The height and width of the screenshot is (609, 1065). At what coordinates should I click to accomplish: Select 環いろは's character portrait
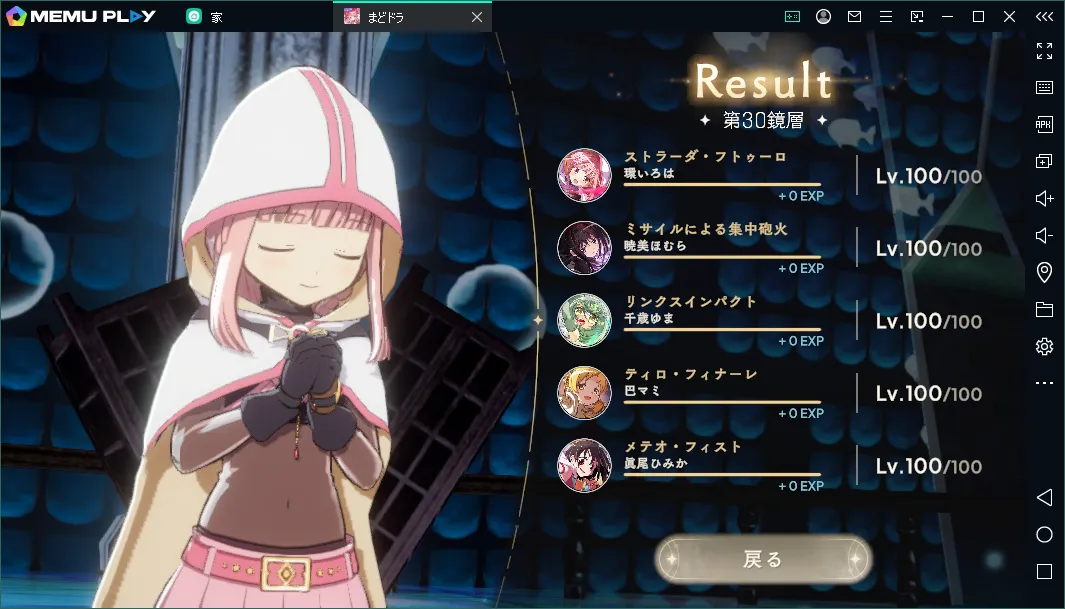584,175
